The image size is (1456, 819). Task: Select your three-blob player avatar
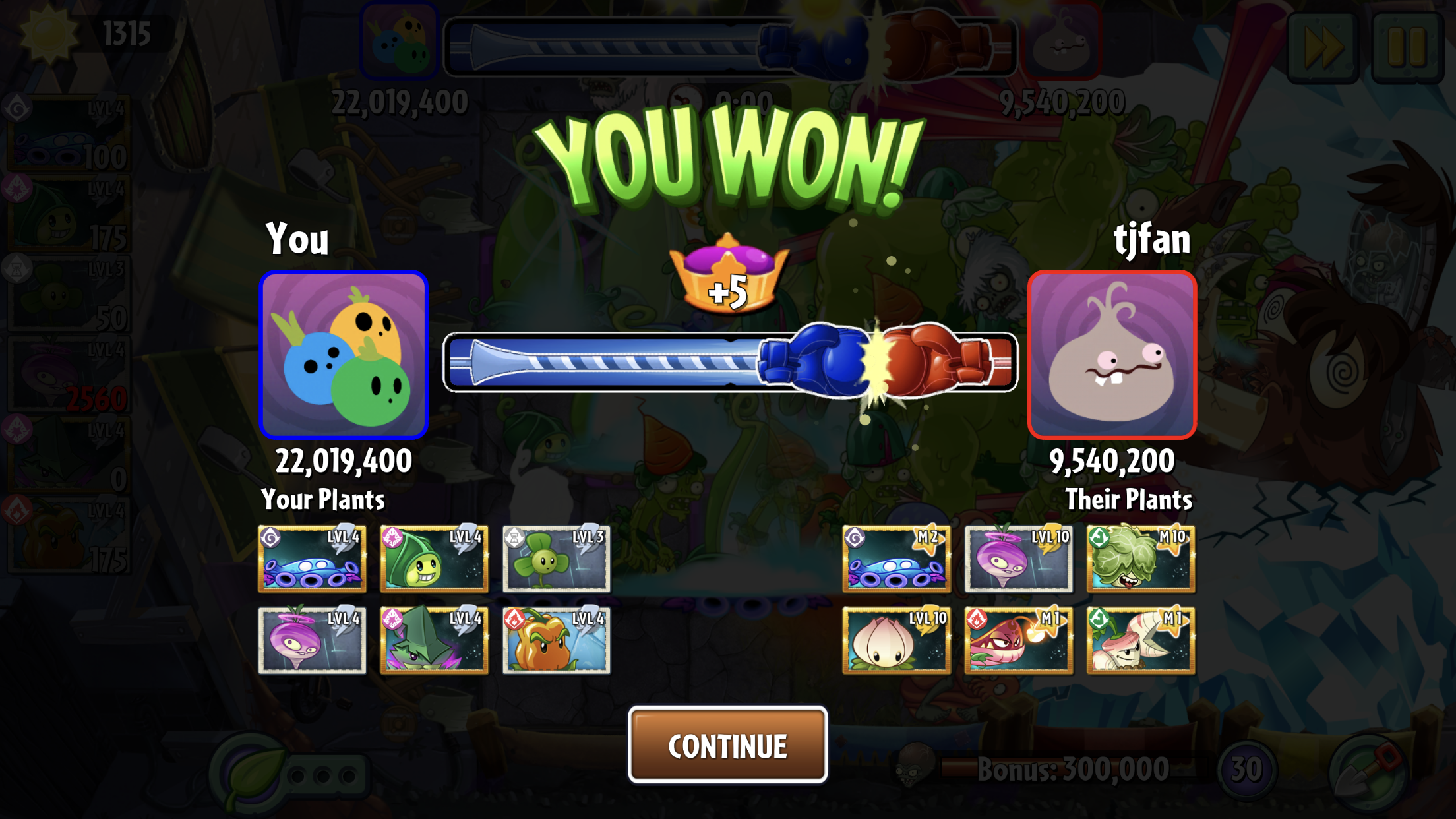click(x=344, y=355)
